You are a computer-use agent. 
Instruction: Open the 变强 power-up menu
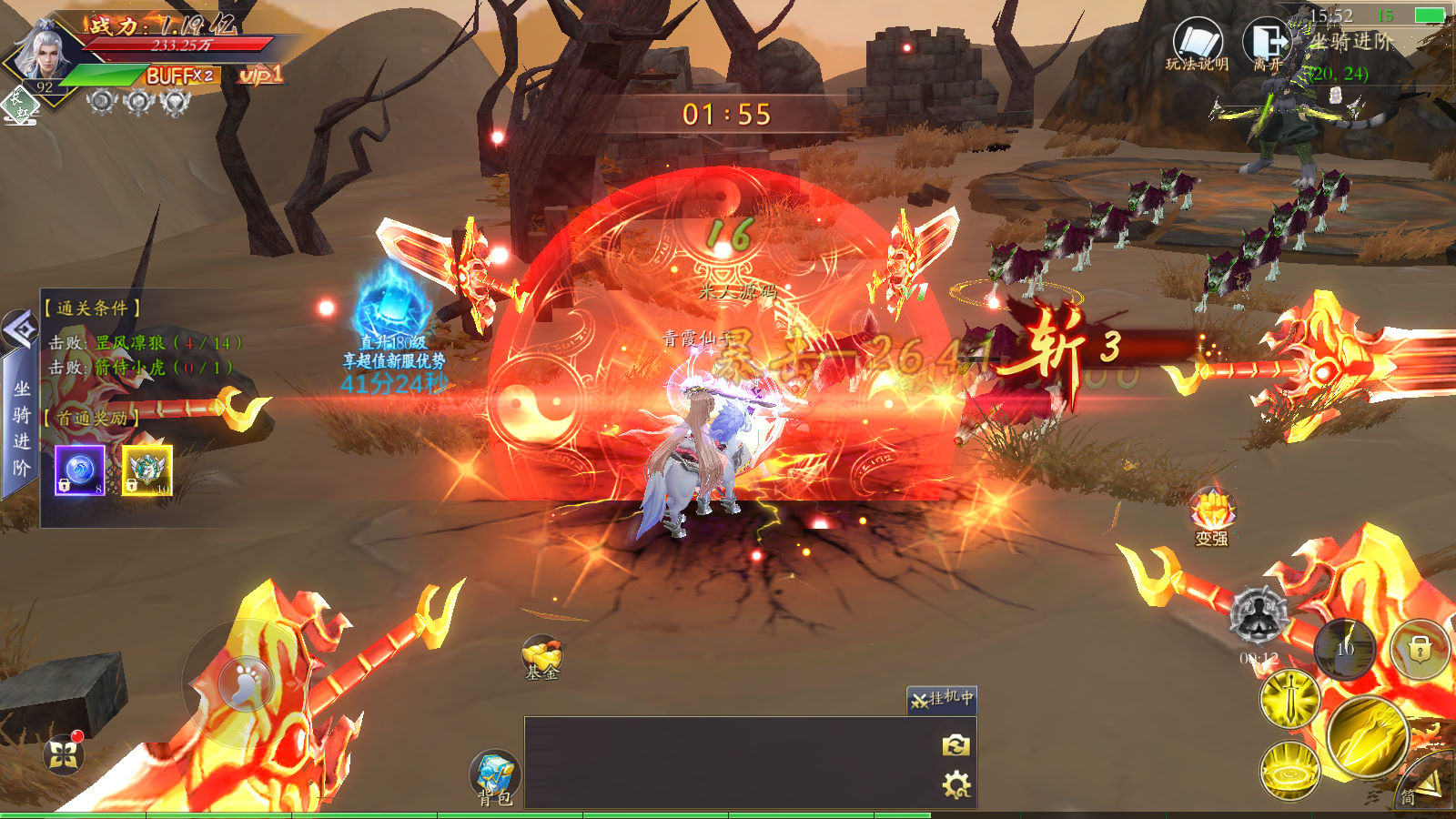click(x=1211, y=516)
